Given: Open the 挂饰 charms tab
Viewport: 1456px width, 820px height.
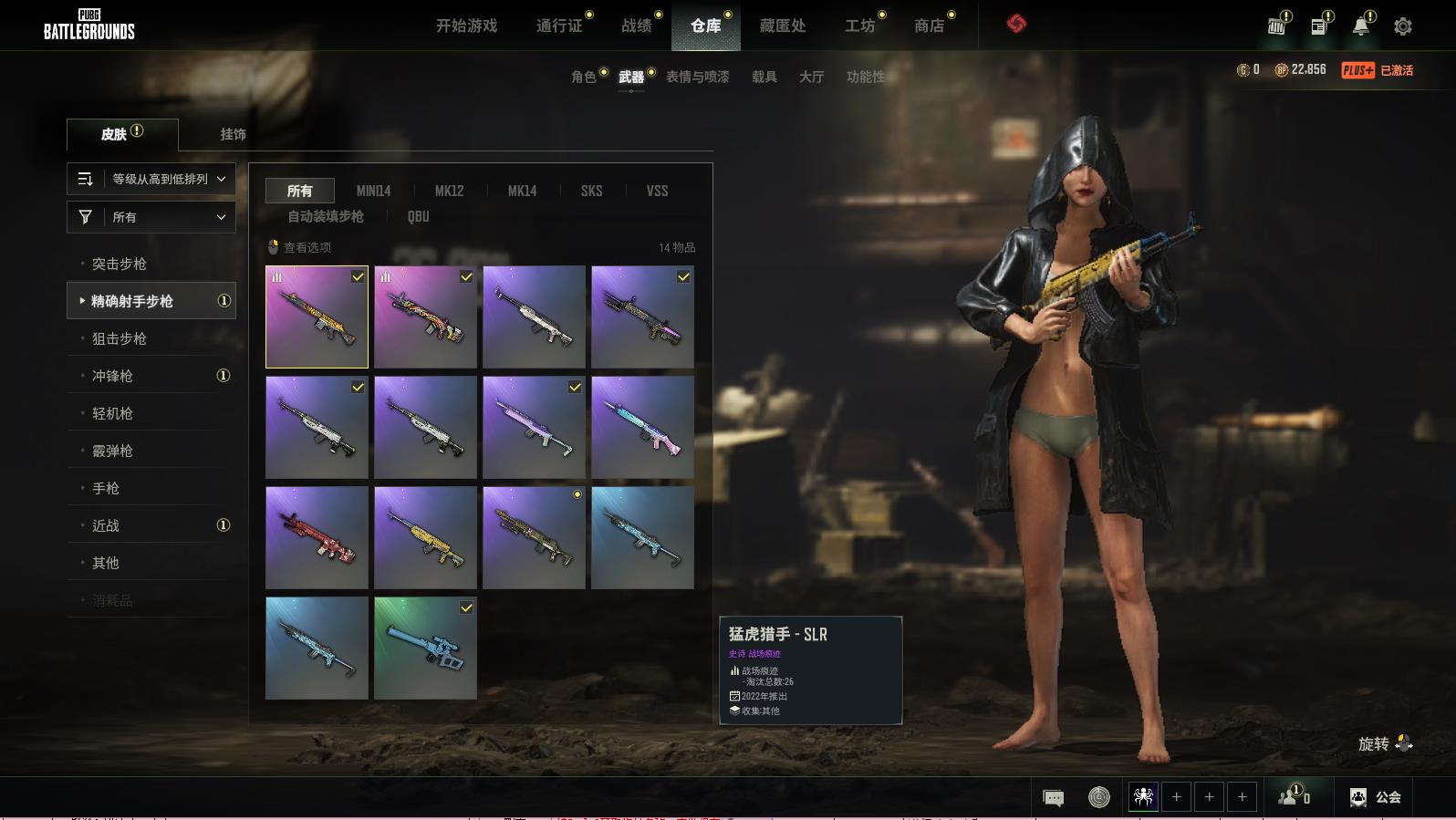Looking at the screenshot, I should pos(233,134).
